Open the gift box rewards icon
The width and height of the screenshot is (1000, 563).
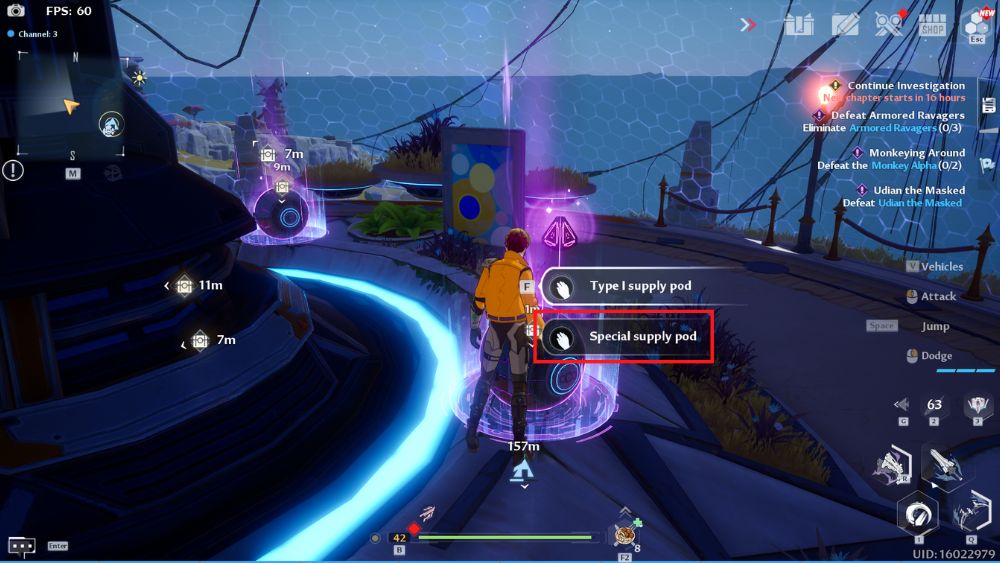[x=799, y=25]
